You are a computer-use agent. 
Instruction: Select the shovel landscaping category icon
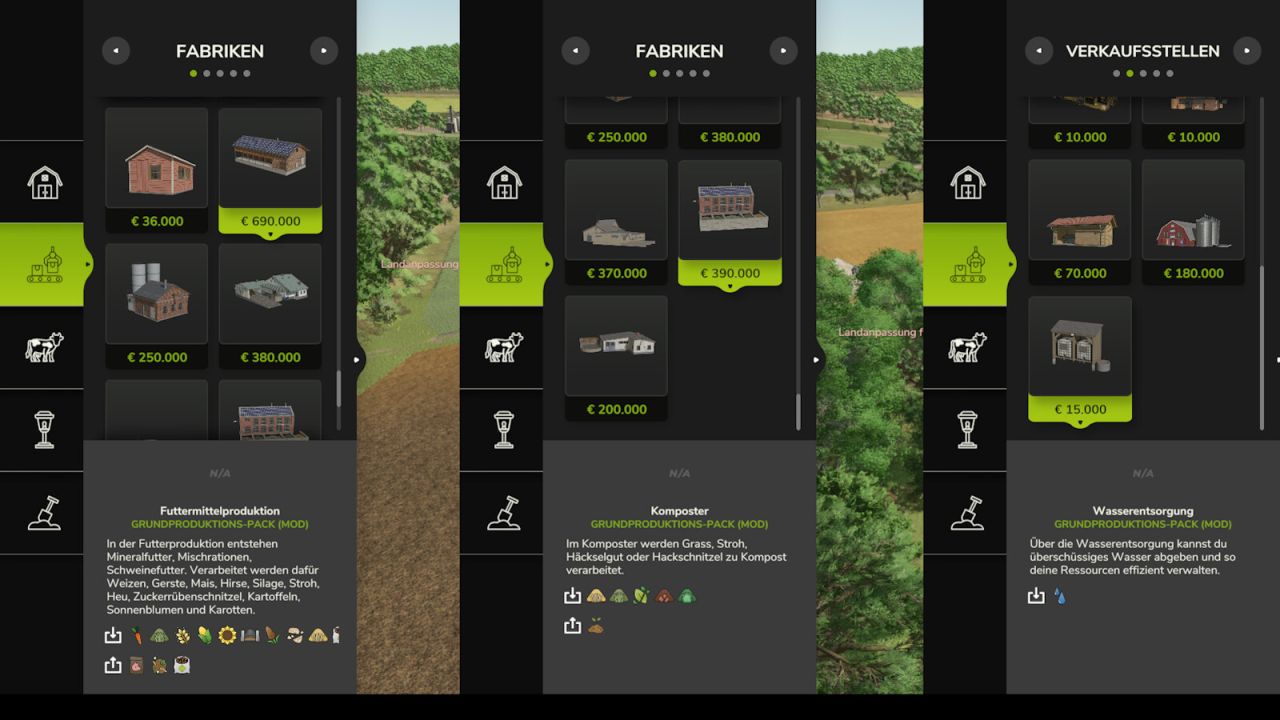point(42,513)
